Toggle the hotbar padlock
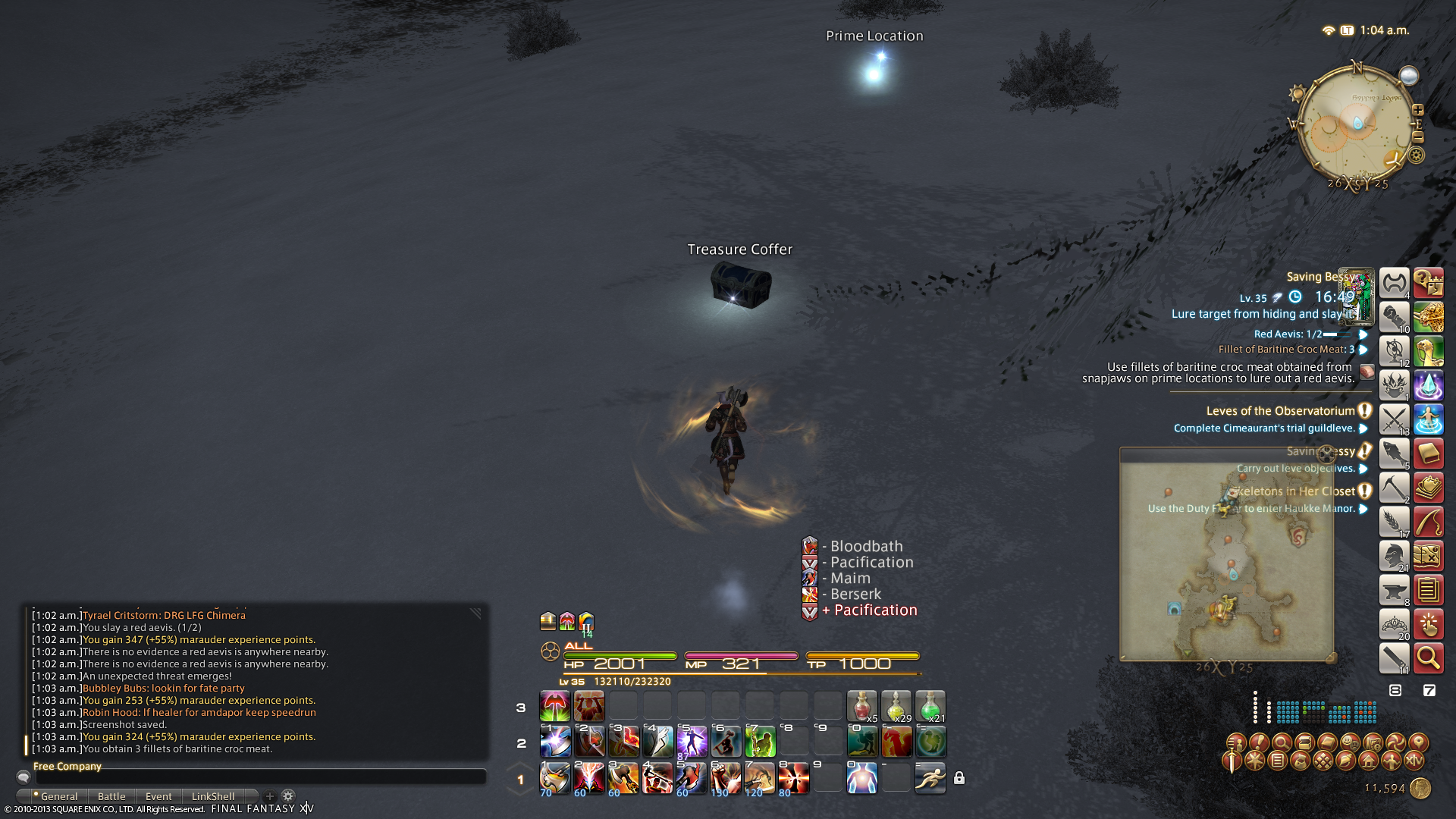This screenshot has height=819, width=1456. tap(959, 778)
